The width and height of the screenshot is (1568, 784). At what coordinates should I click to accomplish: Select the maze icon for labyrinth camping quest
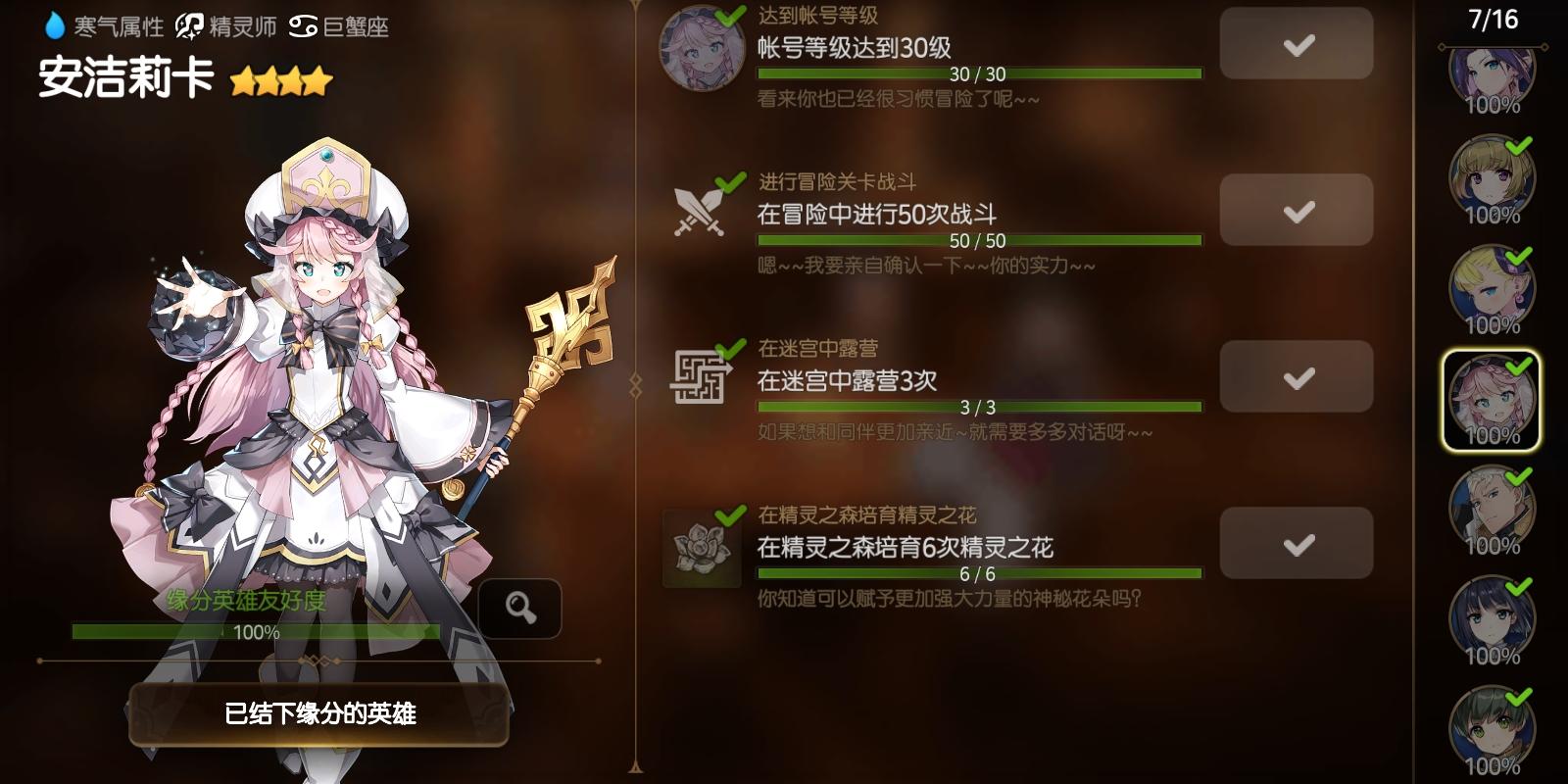(x=699, y=377)
